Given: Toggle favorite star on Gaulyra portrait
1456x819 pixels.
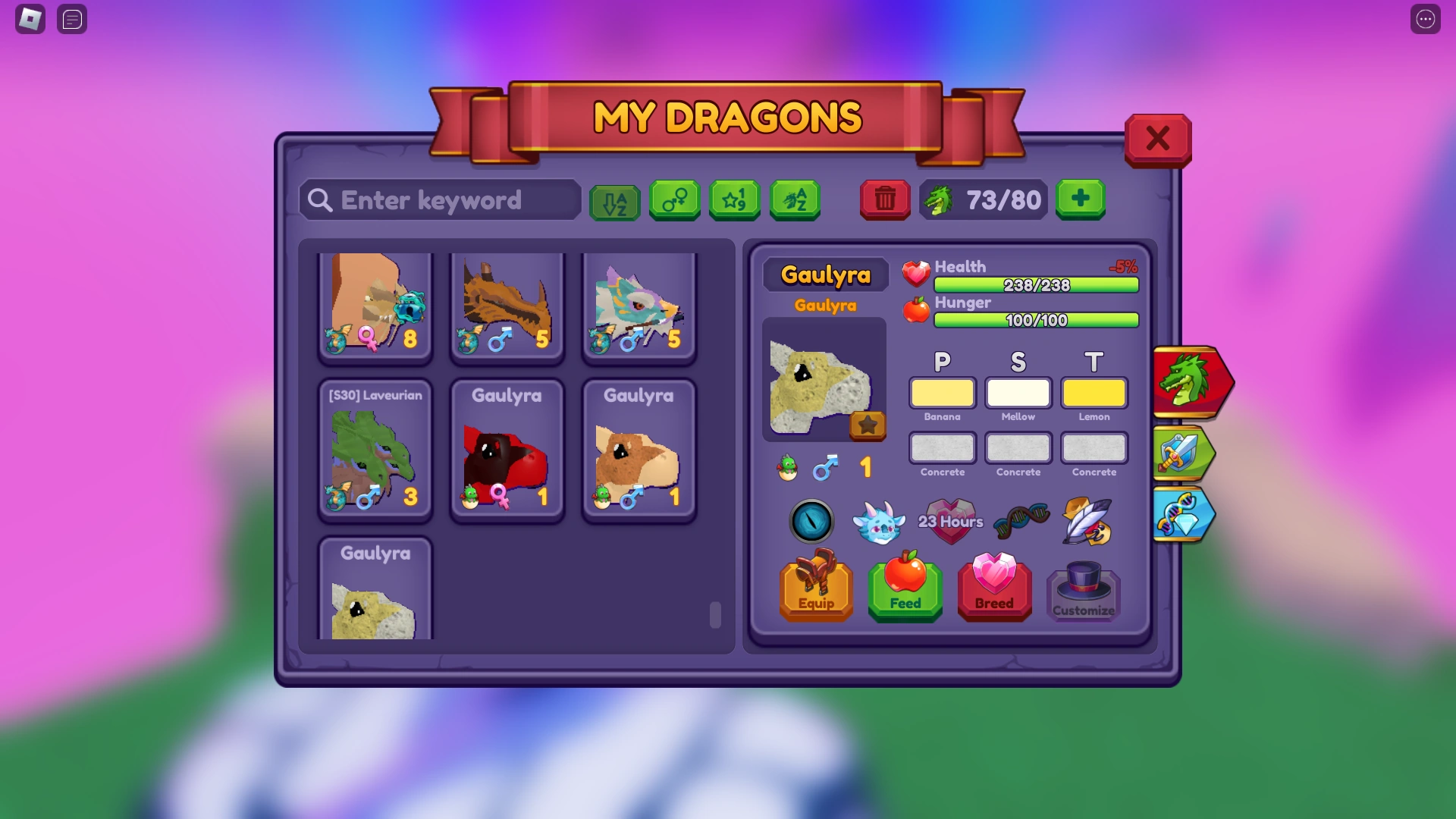Looking at the screenshot, I should pos(868,426).
